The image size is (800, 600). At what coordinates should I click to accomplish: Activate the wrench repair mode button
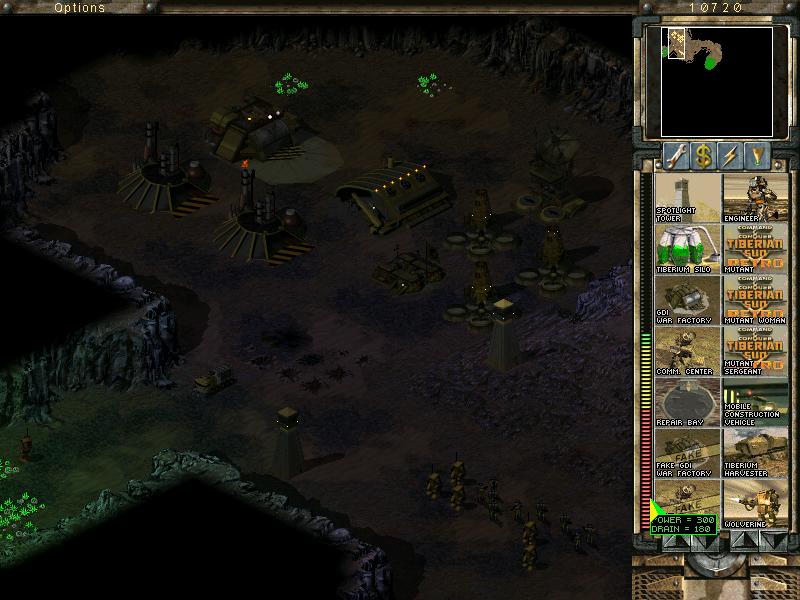tap(677, 156)
